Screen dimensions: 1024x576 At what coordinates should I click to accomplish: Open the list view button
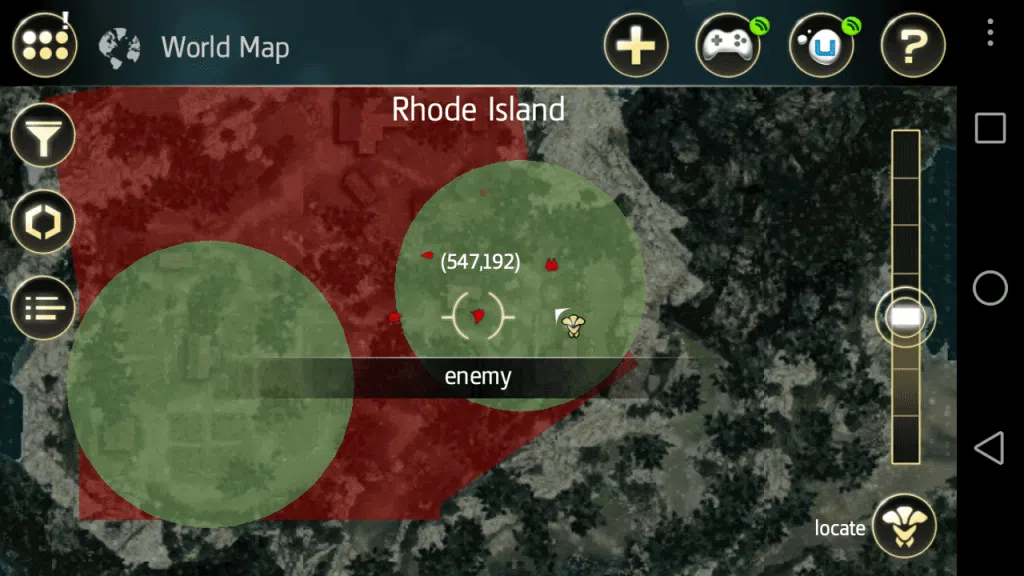43,306
